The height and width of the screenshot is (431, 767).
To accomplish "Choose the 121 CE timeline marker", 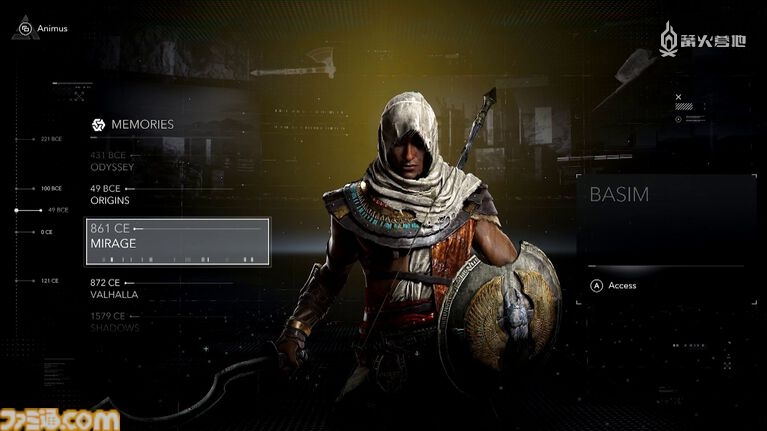I will (51, 281).
